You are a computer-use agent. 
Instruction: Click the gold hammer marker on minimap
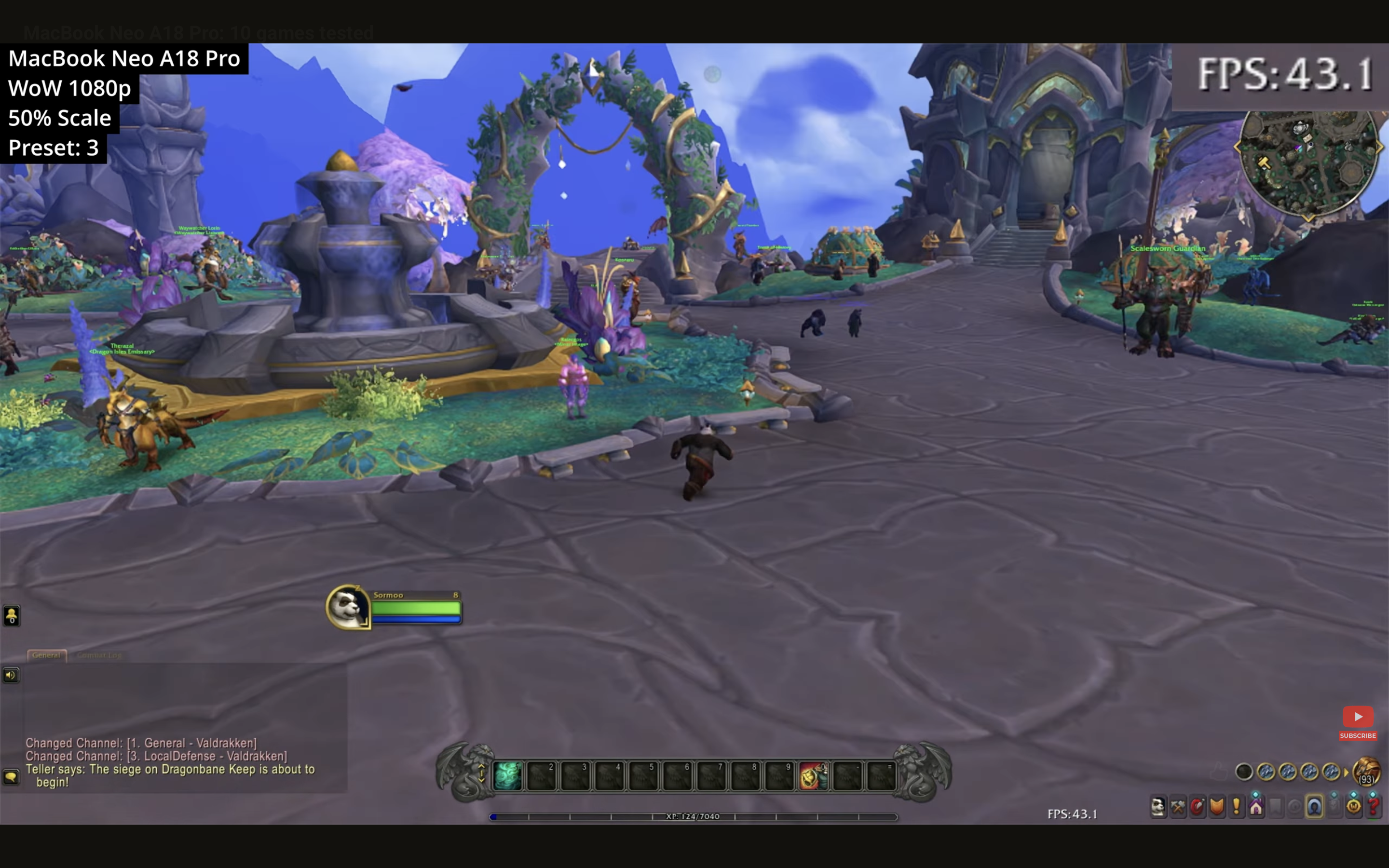pyautogui.click(x=1264, y=163)
